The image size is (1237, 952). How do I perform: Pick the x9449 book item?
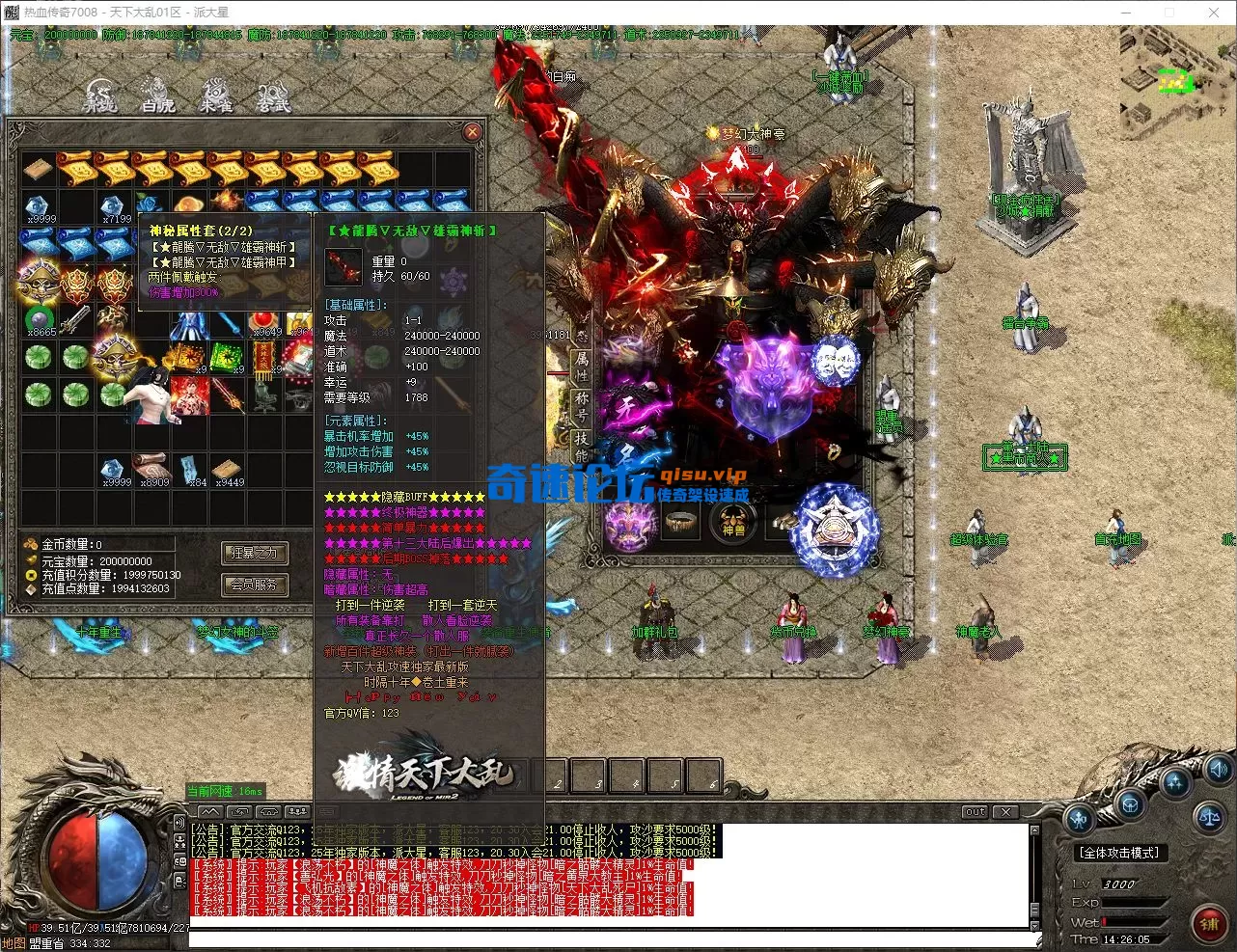(x=229, y=471)
